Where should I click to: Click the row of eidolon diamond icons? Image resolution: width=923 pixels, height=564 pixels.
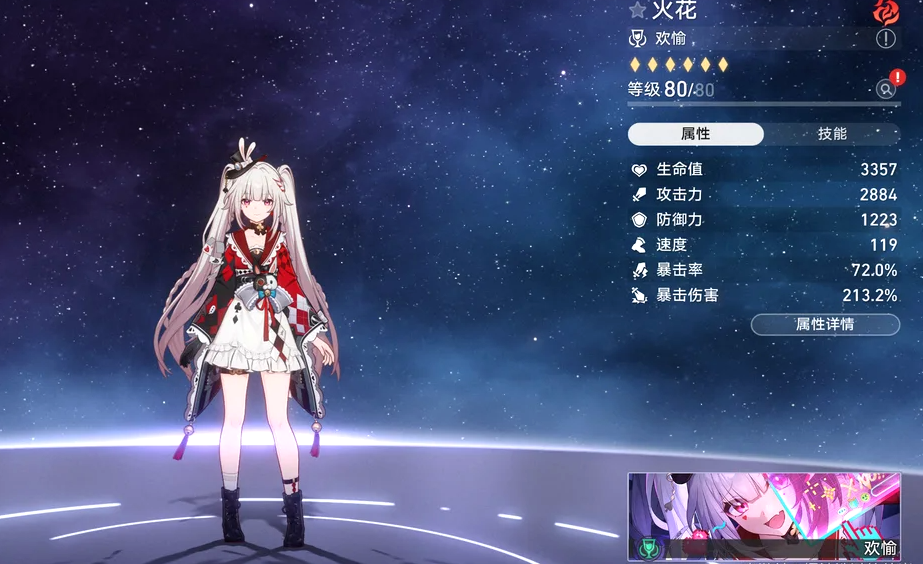point(679,65)
